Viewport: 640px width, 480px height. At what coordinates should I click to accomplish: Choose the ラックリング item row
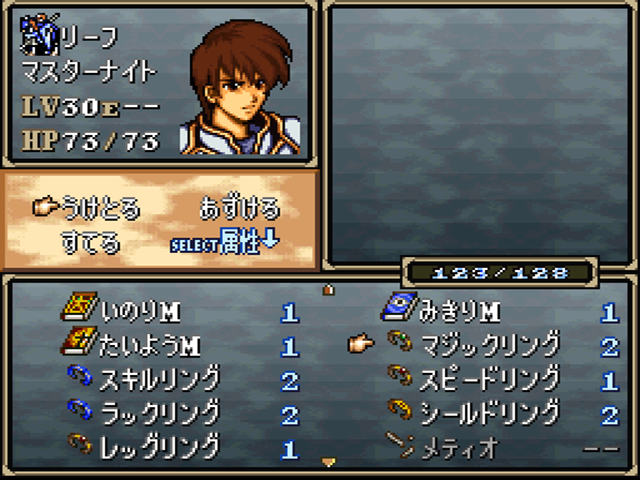click(160, 413)
